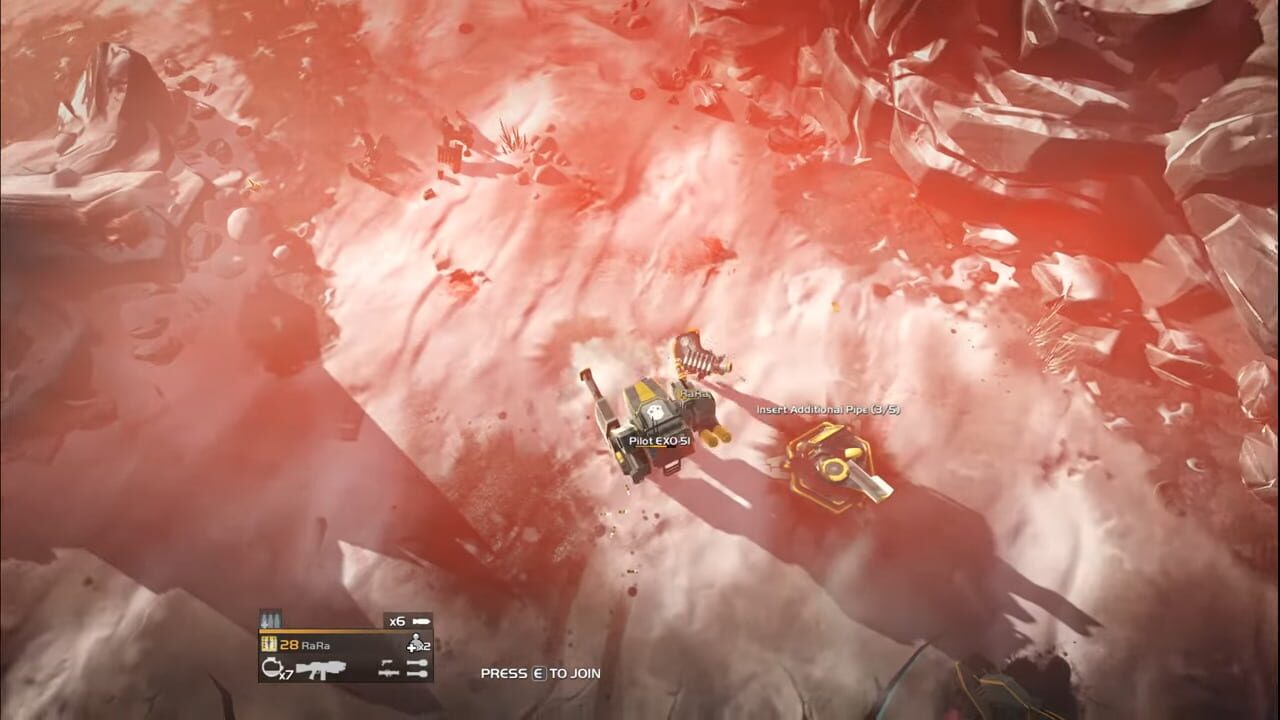The image size is (1280, 720).
Task: Select the grenade icon showing x7
Action: 273,668
